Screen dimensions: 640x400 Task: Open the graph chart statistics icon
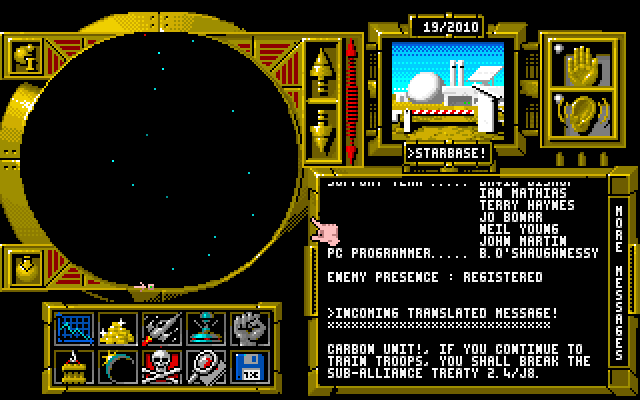point(73,327)
